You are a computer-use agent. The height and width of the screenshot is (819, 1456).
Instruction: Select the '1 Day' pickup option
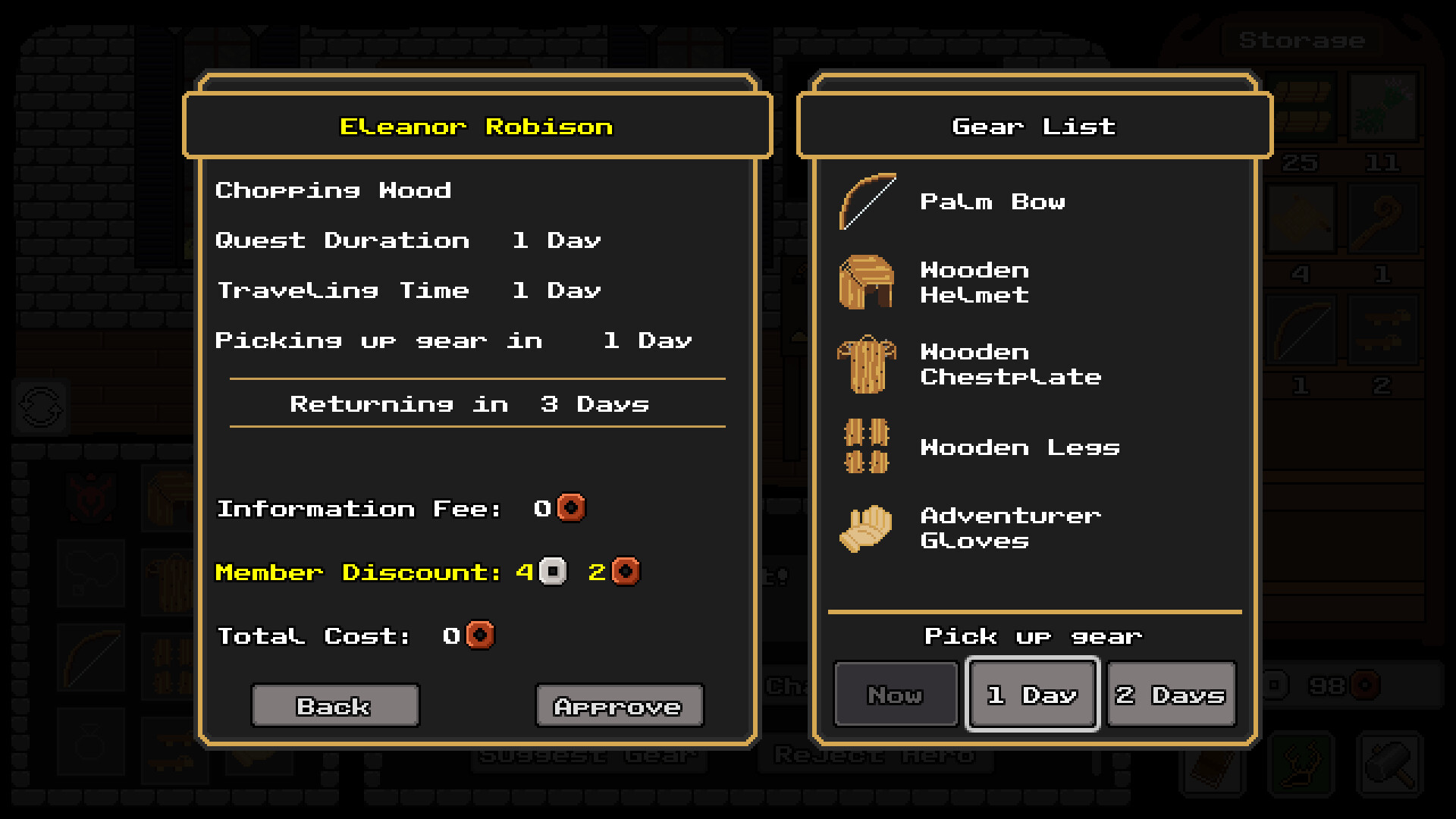(1032, 693)
